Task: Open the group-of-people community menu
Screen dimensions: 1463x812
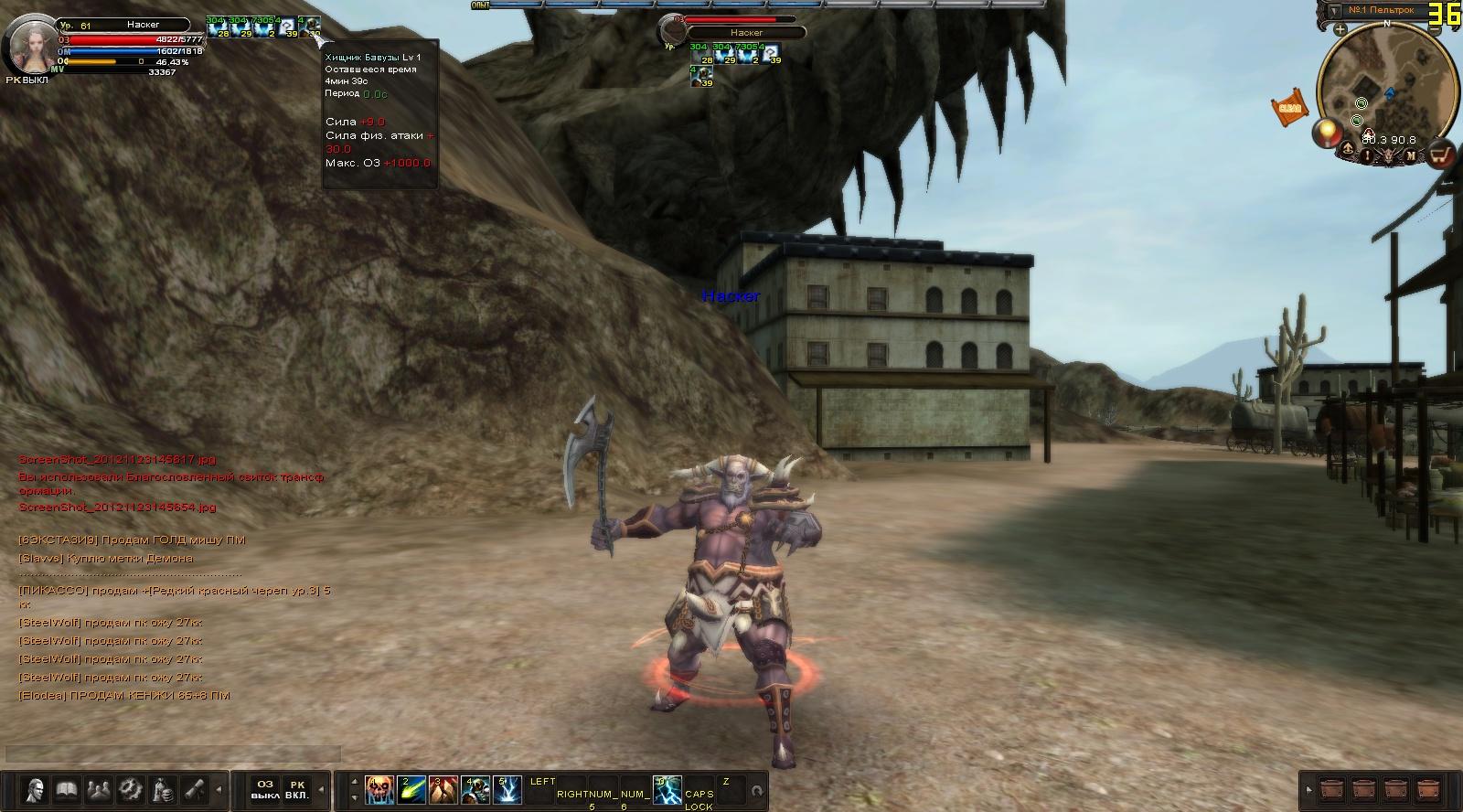Action: click(x=99, y=789)
